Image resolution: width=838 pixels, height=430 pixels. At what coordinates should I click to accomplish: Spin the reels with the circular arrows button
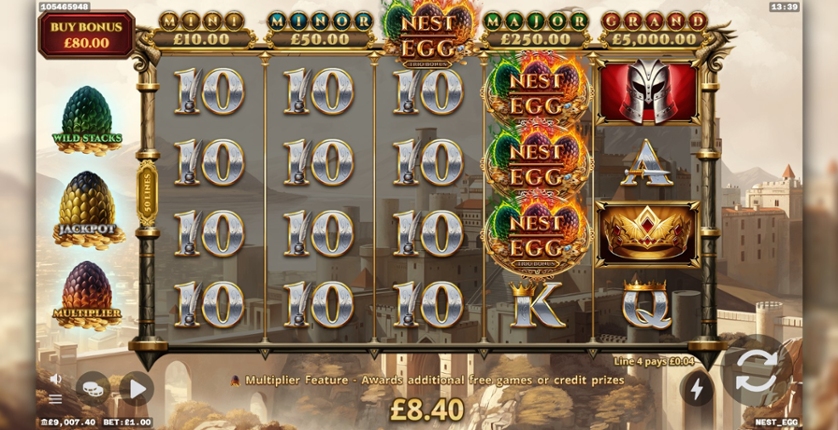click(757, 377)
